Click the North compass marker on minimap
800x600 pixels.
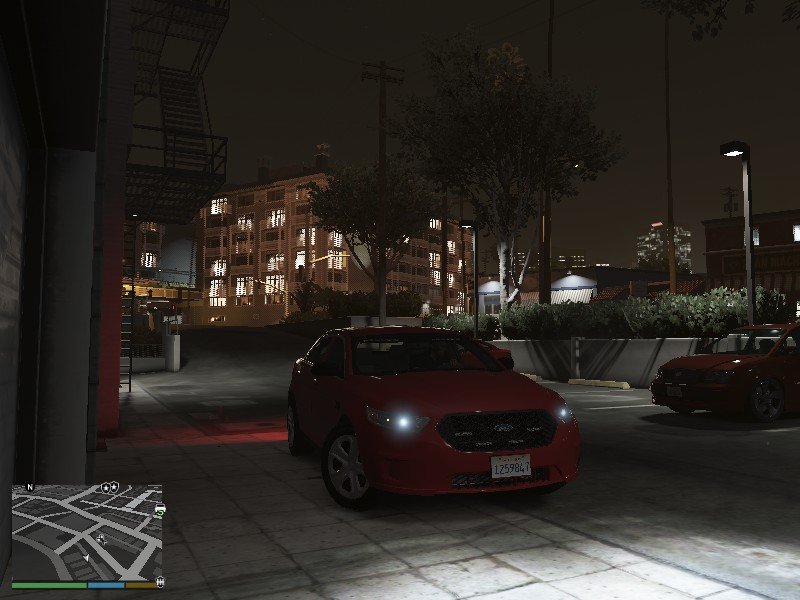[x=30, y=487]
